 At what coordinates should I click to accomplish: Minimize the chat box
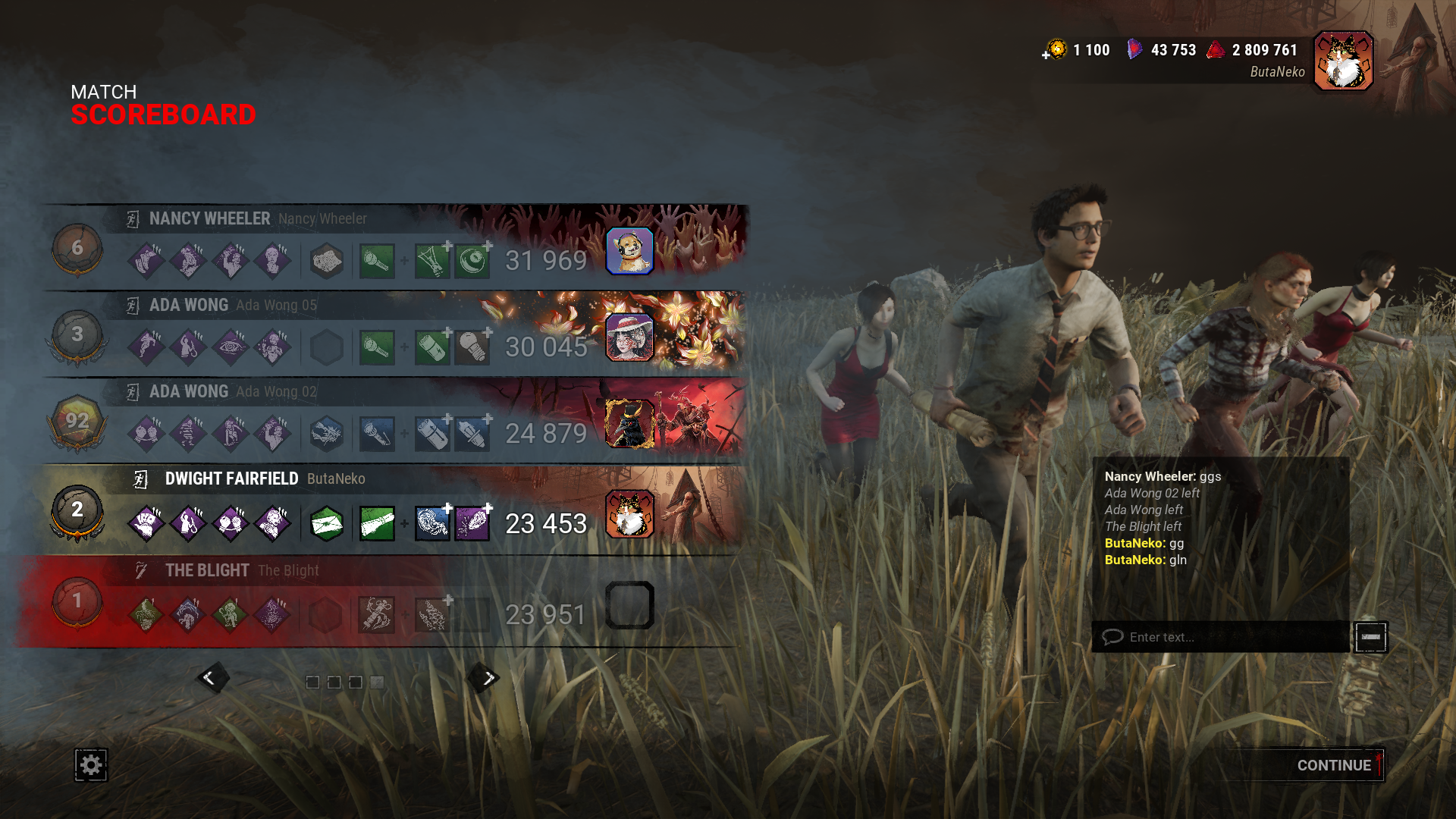1371,637
